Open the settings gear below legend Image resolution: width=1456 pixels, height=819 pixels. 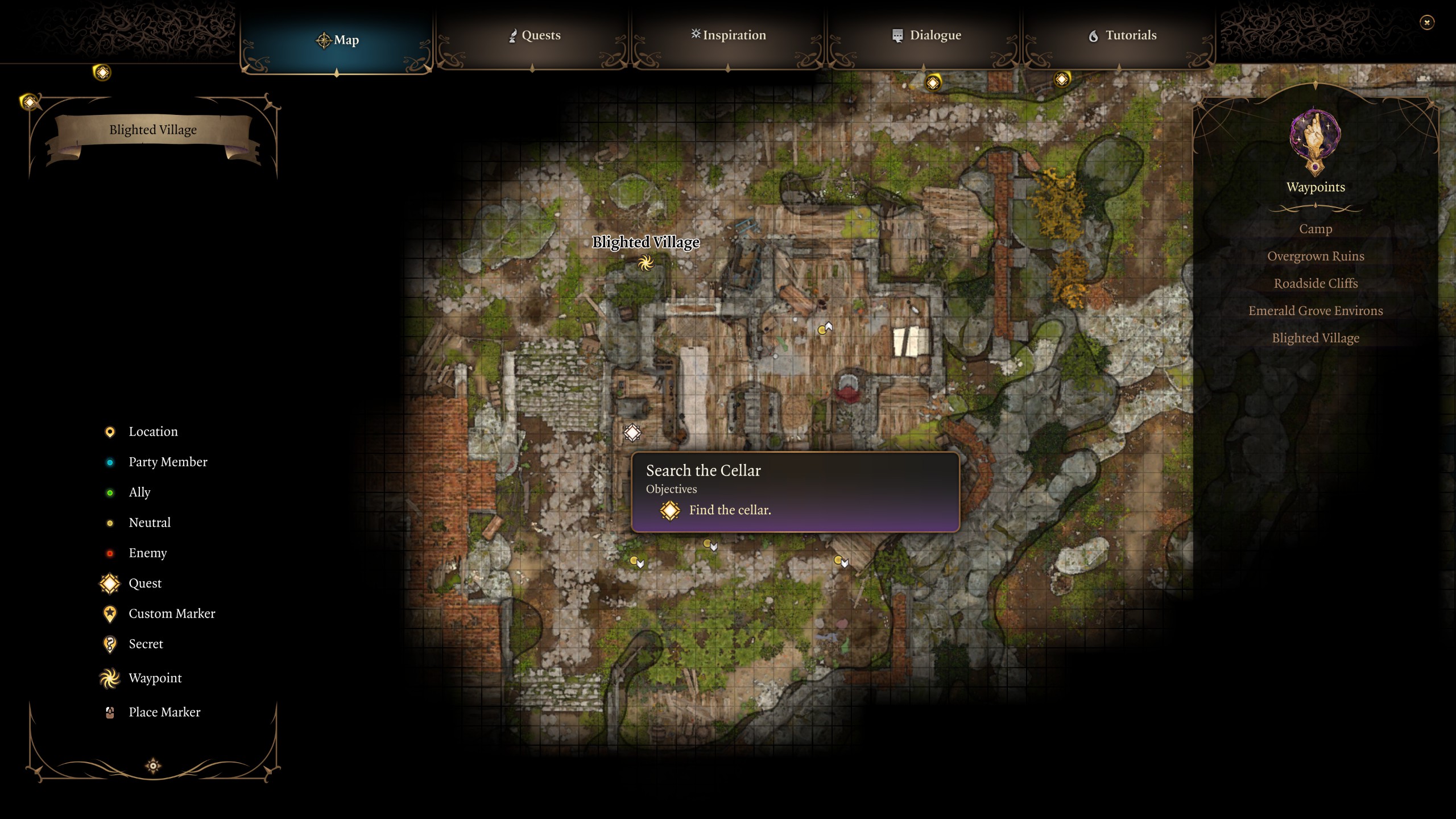[153, 766]
